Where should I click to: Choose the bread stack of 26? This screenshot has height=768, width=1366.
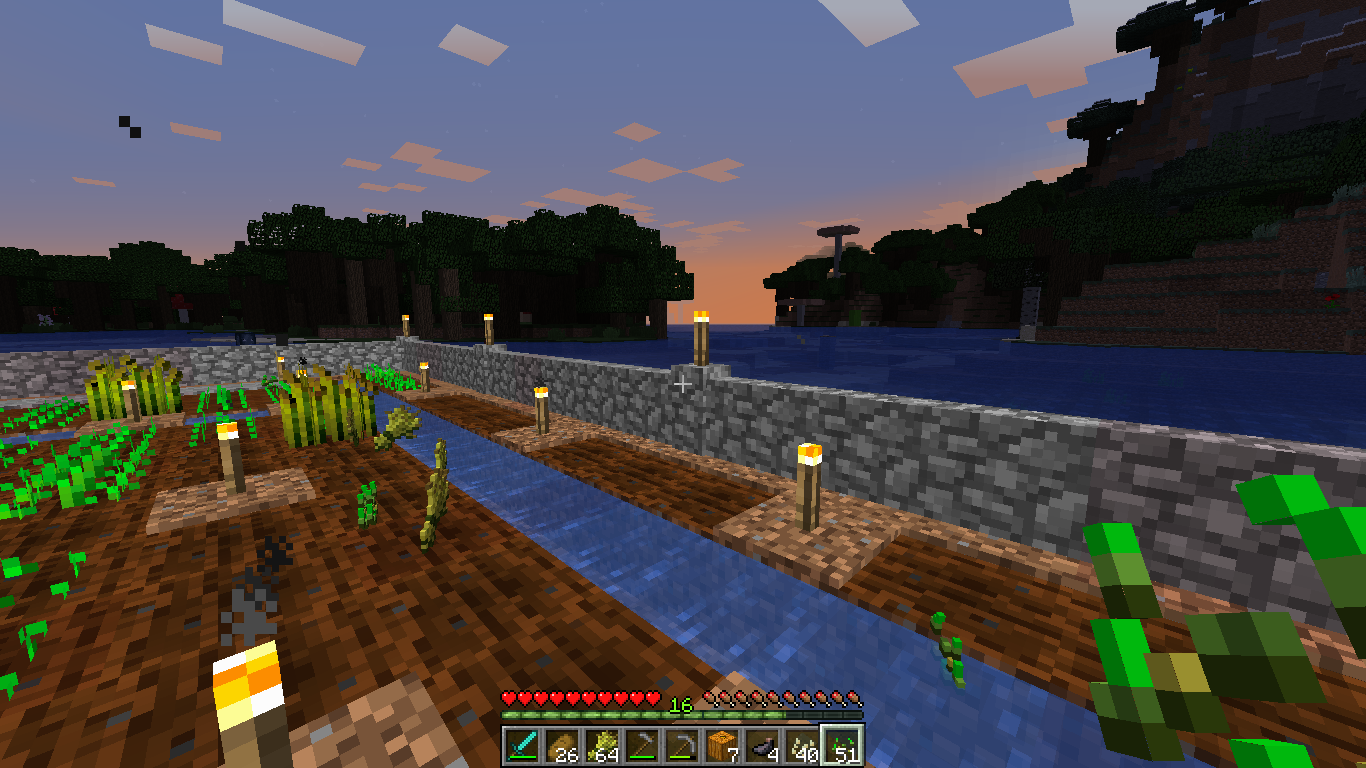[x=562, y=746]
